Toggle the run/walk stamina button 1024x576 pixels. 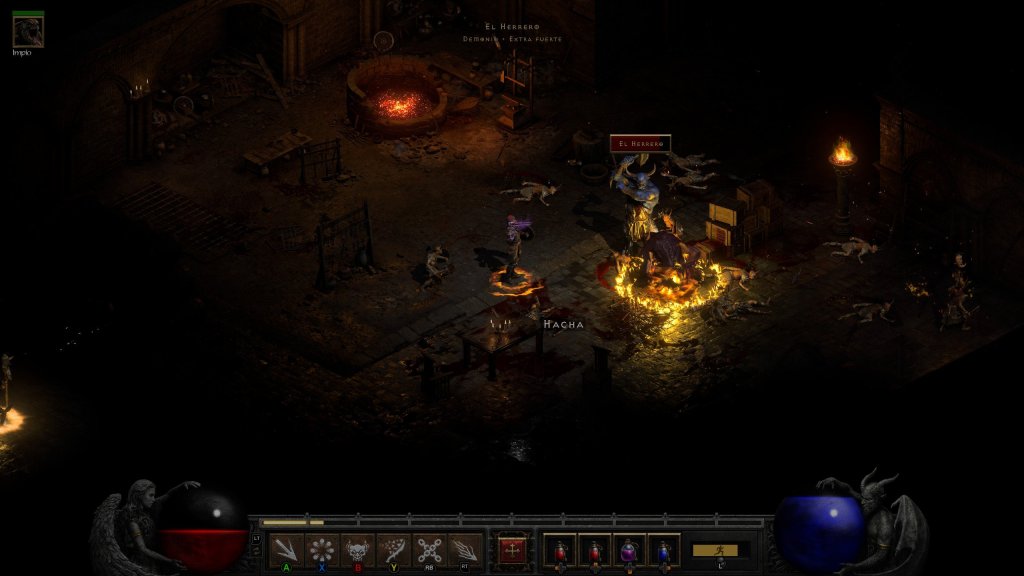[715, 550]
